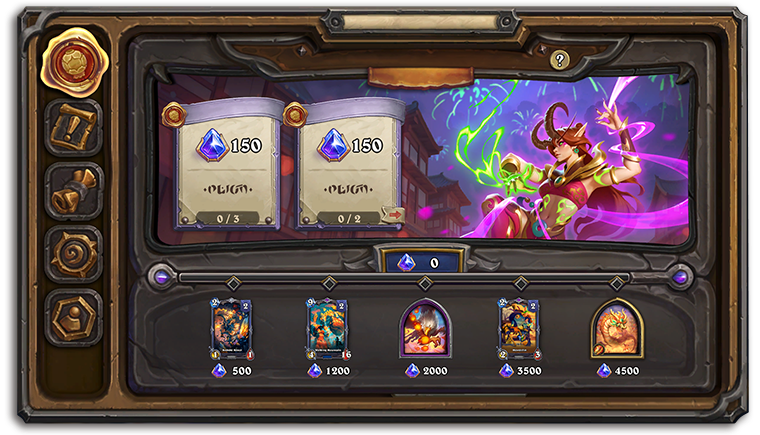Open the spiral swirl emblem tab
760x435 pixels.
(x=73, y=254)
